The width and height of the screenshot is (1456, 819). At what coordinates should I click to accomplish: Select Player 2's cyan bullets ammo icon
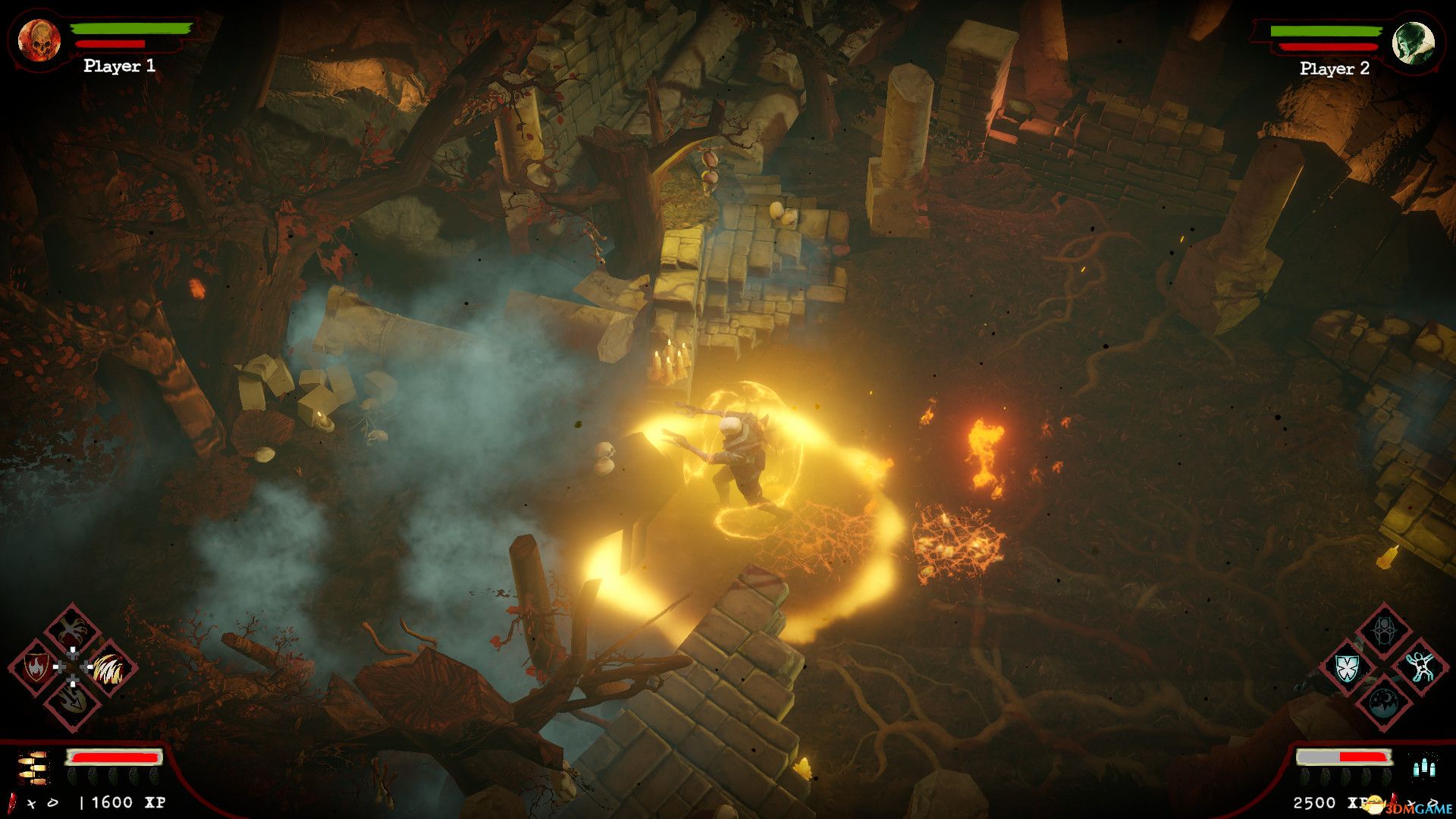click(x=1423, y=767)
